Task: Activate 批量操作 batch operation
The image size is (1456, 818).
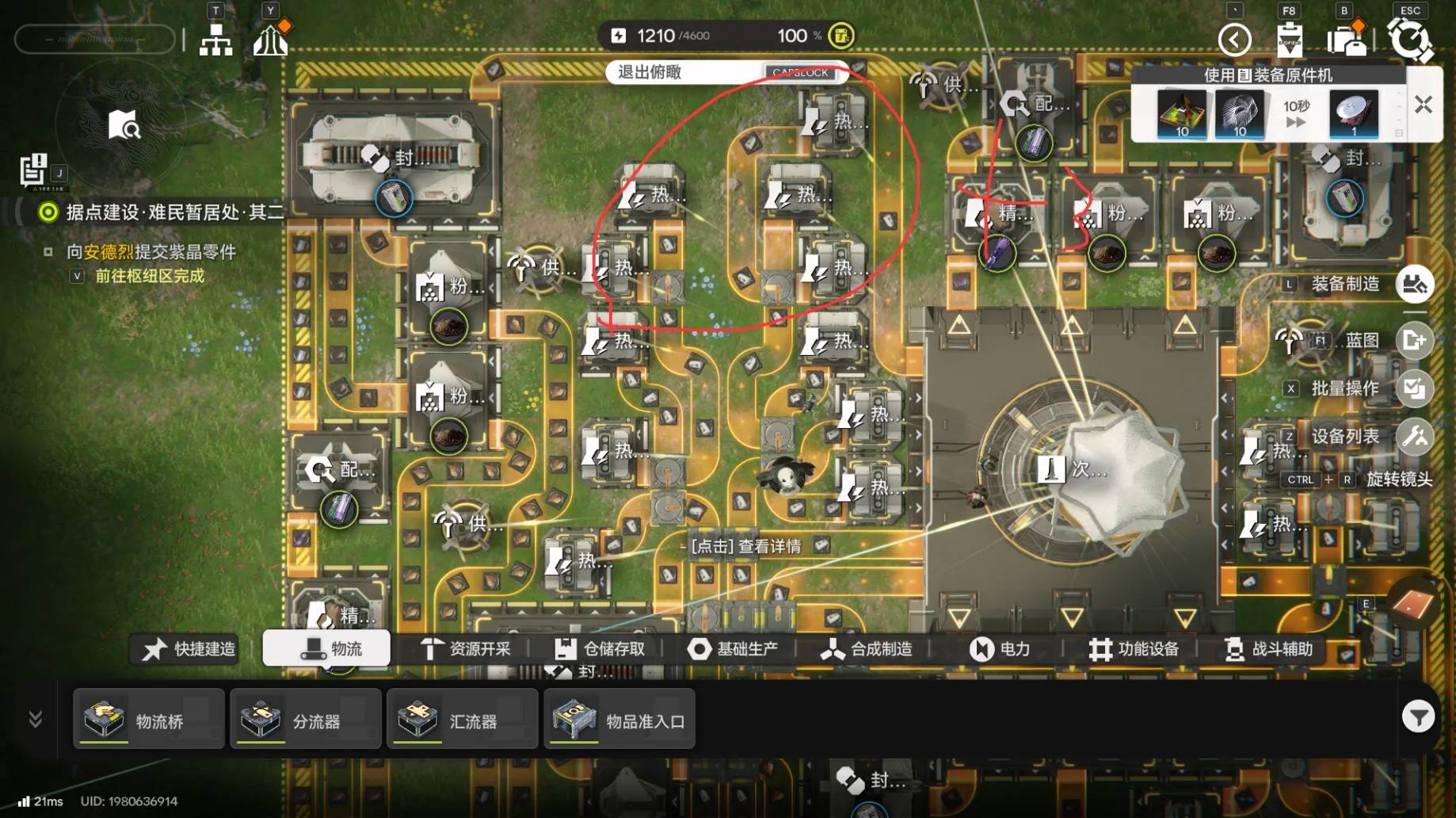Action: (x=1415, y=388)
